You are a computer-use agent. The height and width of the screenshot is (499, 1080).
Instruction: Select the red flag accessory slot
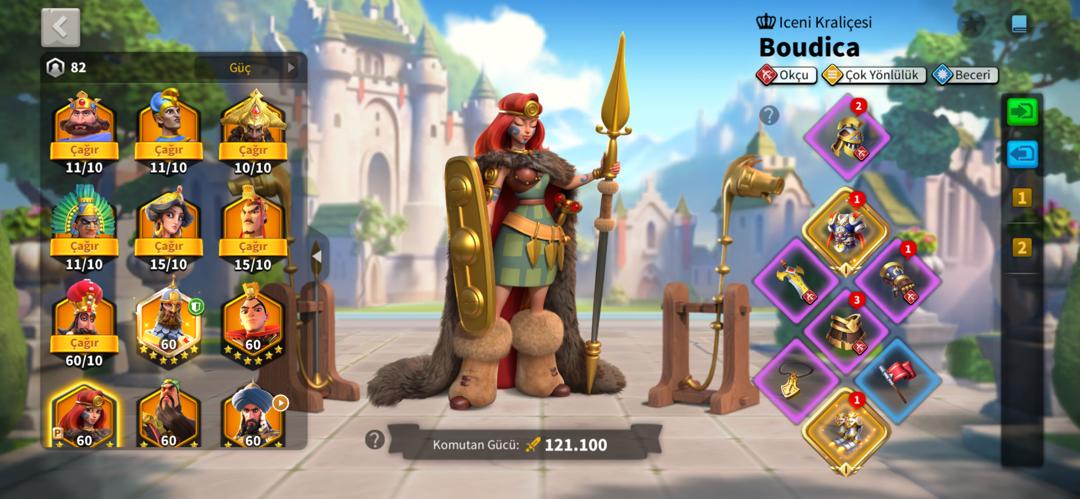coord(896,379)
